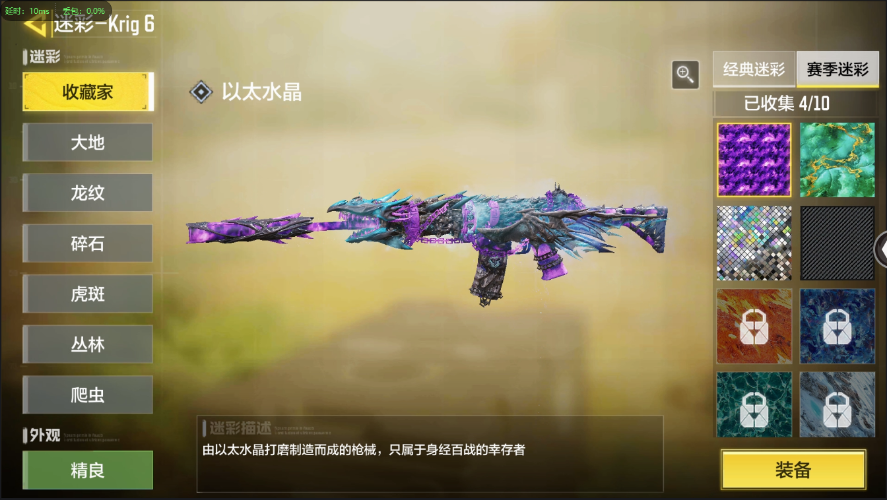The height and width of the screenshot is (500, 887).
Task: Switch to the 经典迷彩 tab
Action: pyautogui.click(x=754, y=70)
